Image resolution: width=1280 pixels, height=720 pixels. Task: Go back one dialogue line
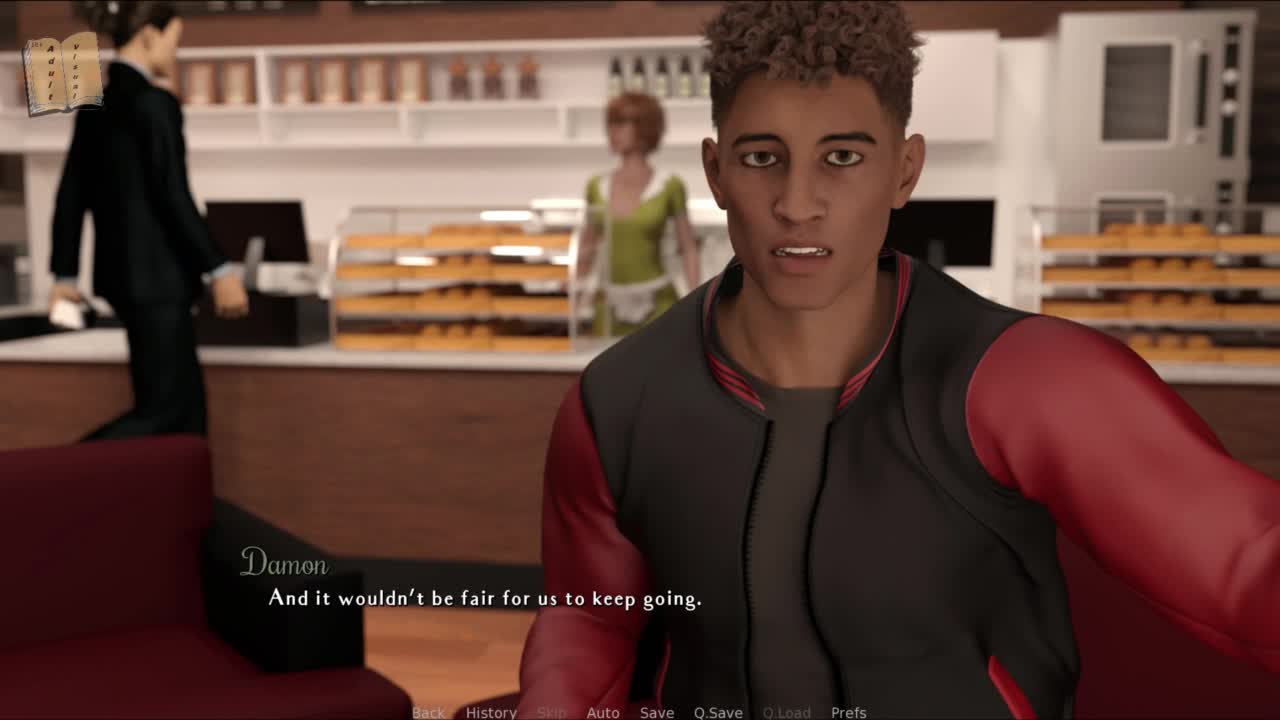(x=428, y=712)
